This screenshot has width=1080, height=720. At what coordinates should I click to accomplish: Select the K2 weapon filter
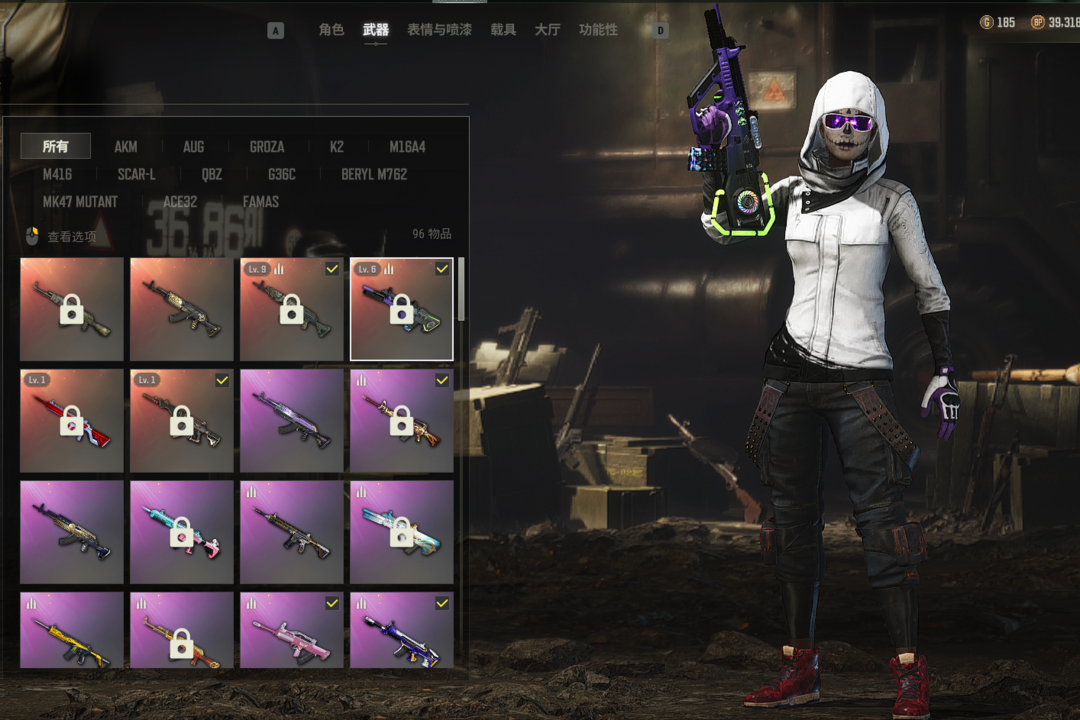pyautogui.click(x=337, y=147)
